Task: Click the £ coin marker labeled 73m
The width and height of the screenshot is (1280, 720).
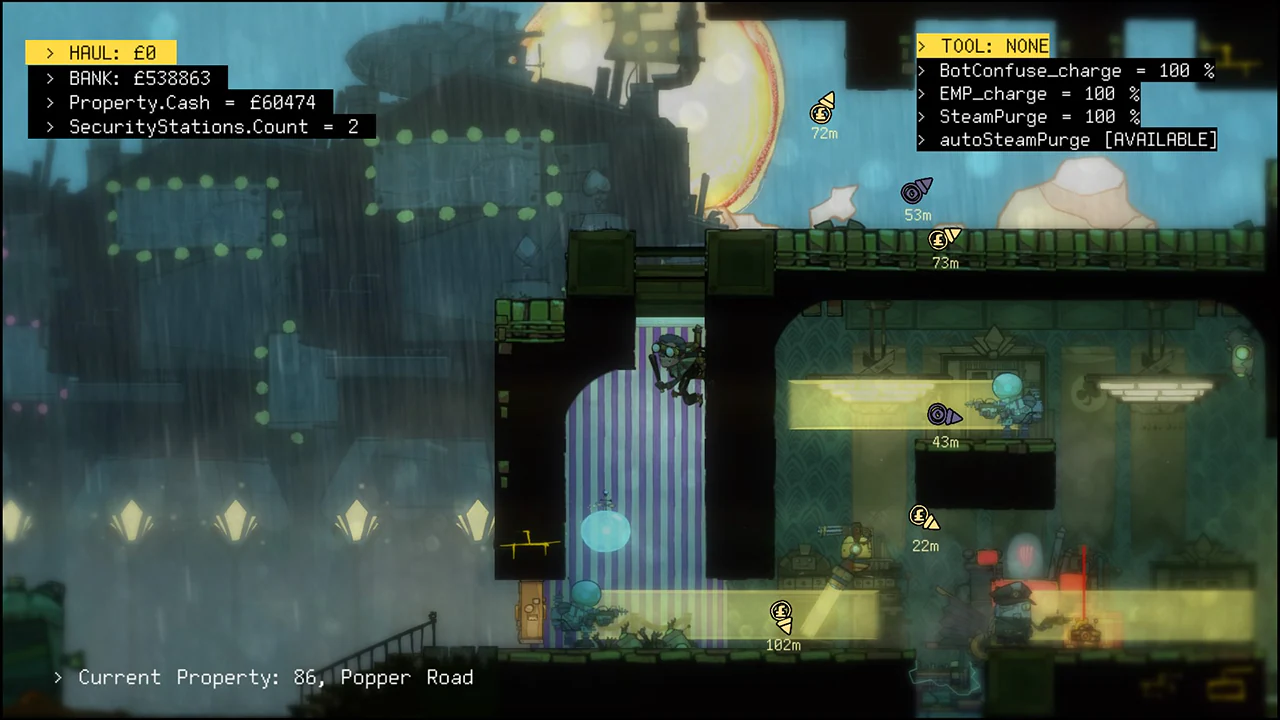Action: click(x=940, y=239)
